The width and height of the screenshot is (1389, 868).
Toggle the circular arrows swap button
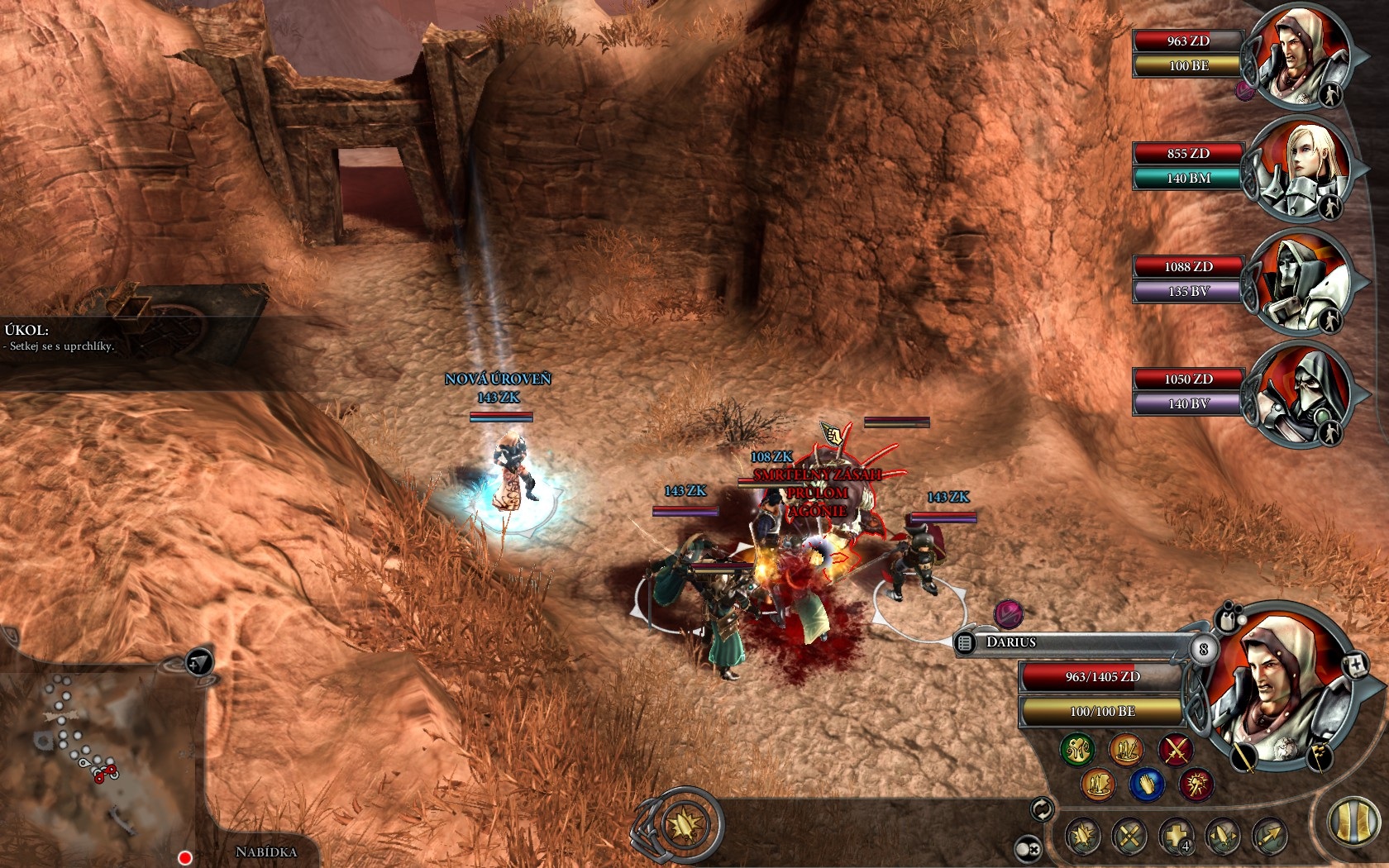(x=1042, y=809)
